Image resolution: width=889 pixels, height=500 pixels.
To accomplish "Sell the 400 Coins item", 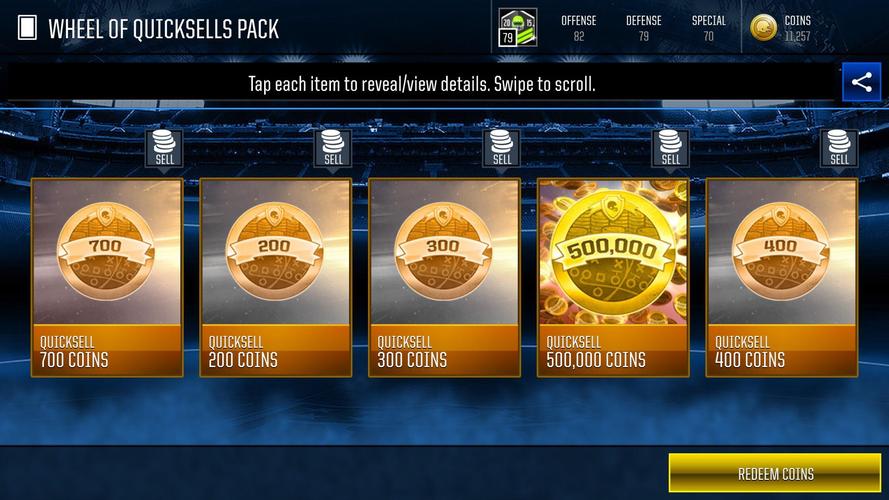I will (839, 149).
